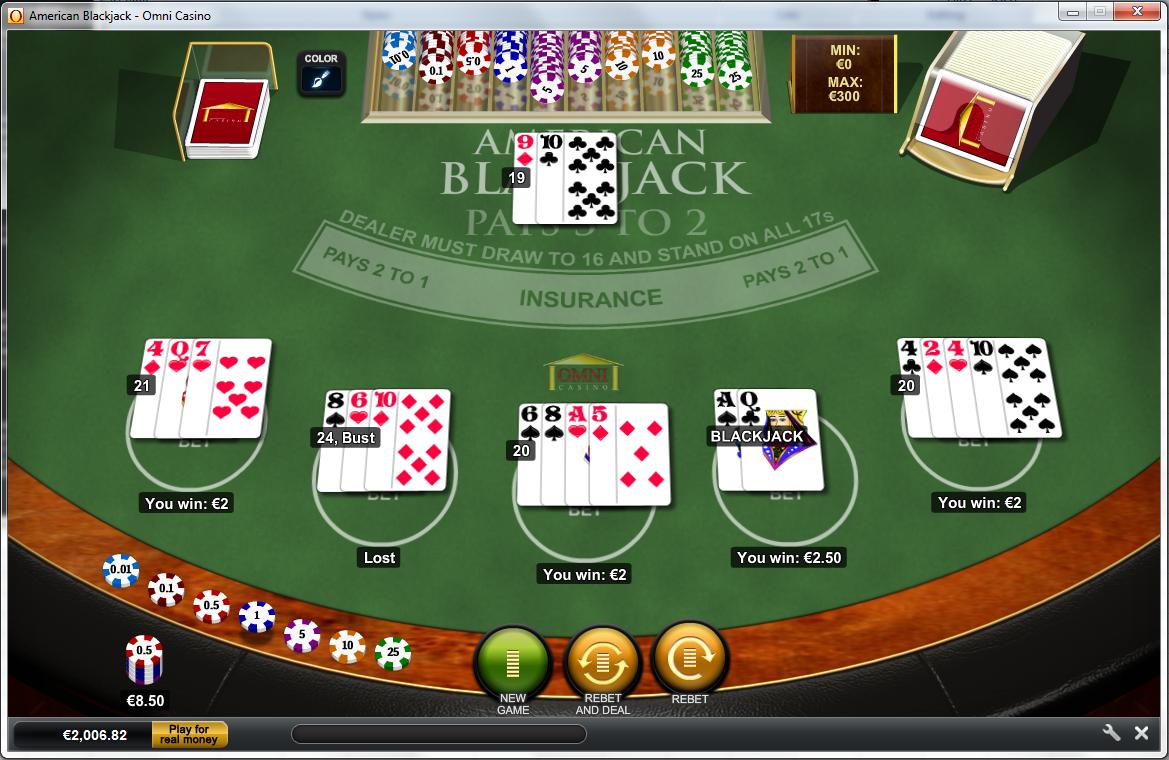The height and width of the screenshot is (760, 1169).
Task: Select the 0.1 chip on the rail
Action: (166, 589)
